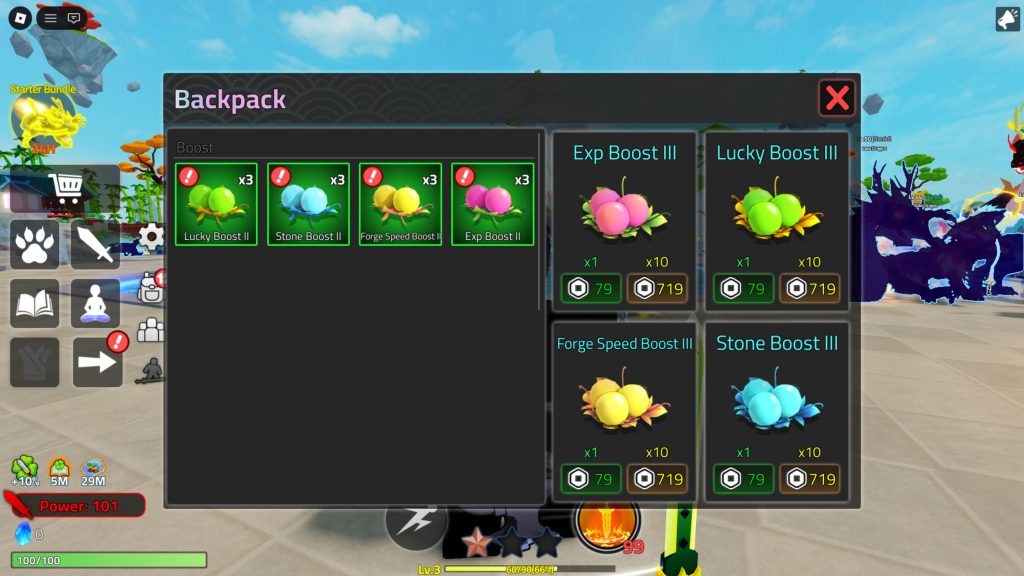Buy ten Stone Boost III for 719
This screenshot has width=1024, height=576.
click(810, 479)
